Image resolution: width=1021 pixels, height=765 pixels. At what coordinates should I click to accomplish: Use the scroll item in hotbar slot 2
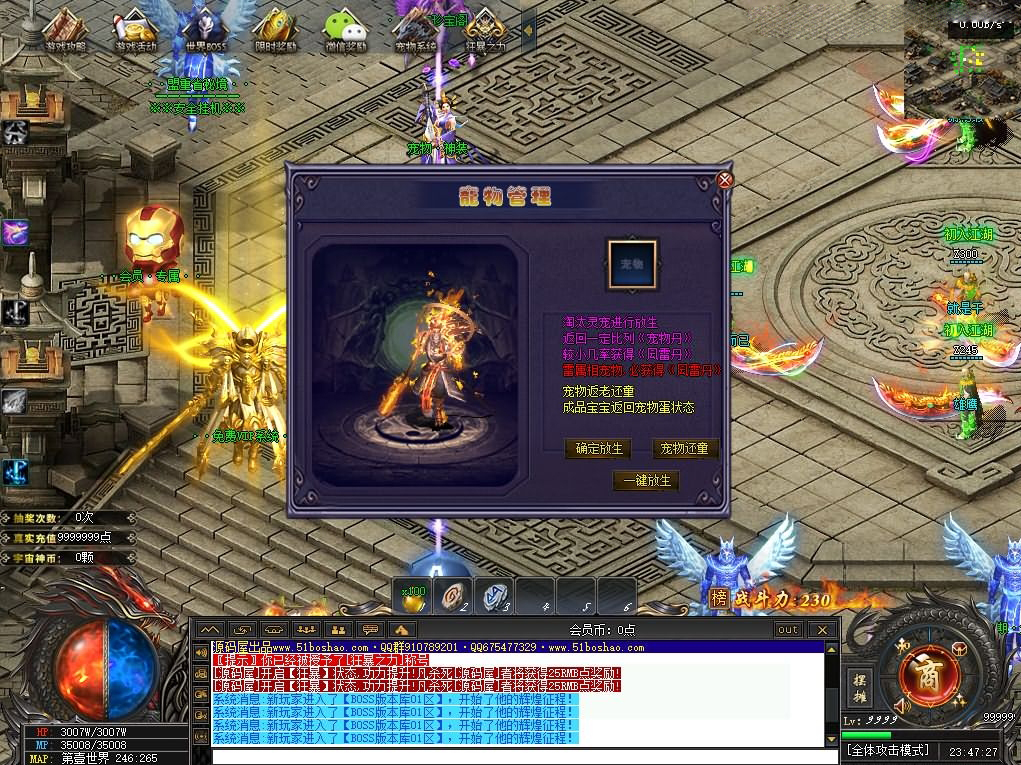454,595
